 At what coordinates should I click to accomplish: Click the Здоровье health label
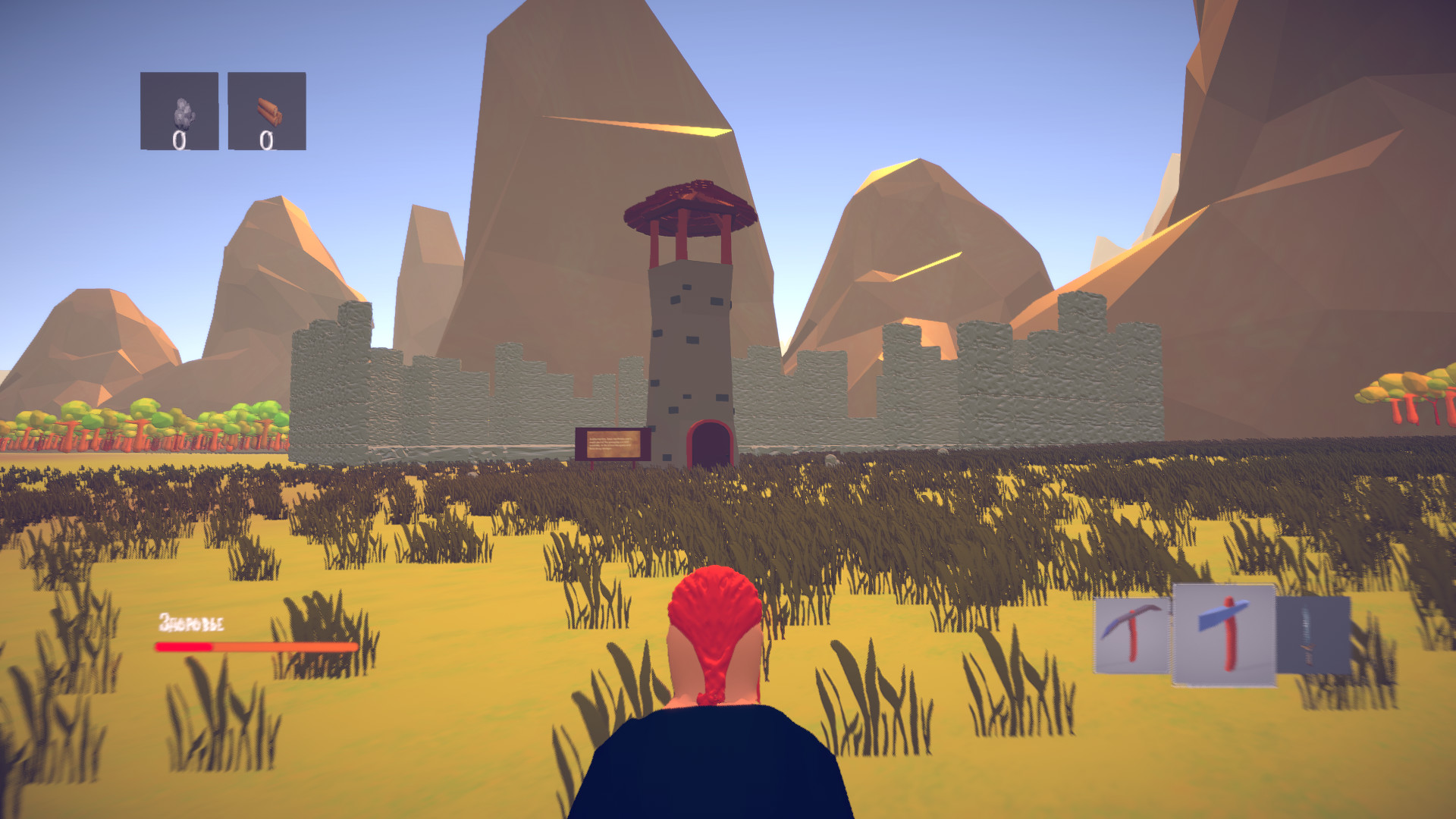point(191,622)
